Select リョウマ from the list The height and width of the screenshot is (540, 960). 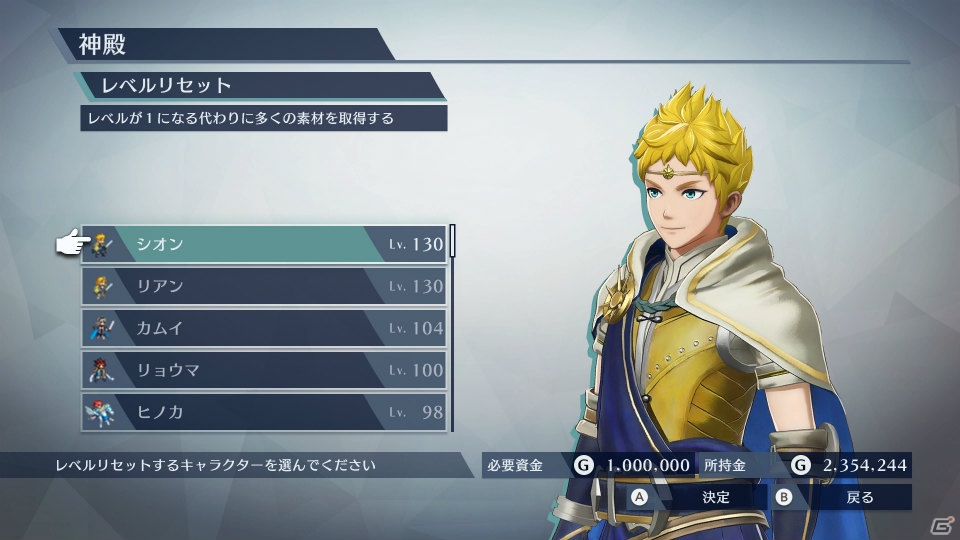(x=263, y=370)
